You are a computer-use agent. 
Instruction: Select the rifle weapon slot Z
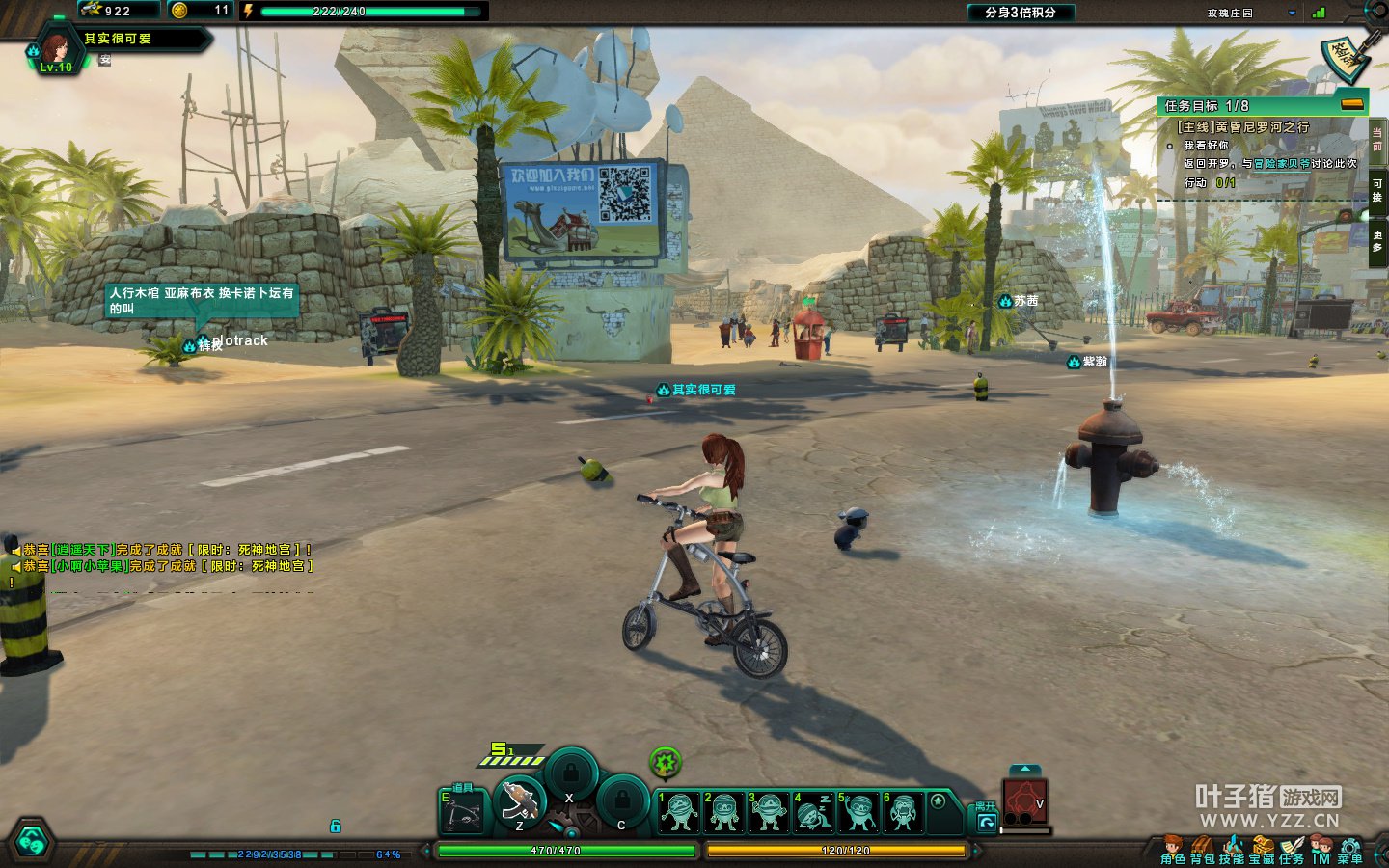pos(520,802)
